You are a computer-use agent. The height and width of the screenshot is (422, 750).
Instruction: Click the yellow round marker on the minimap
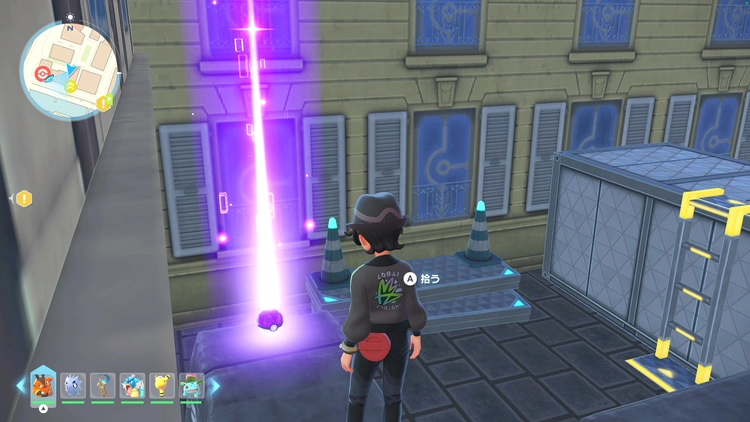pyautogui.click(x=71, y=86)
